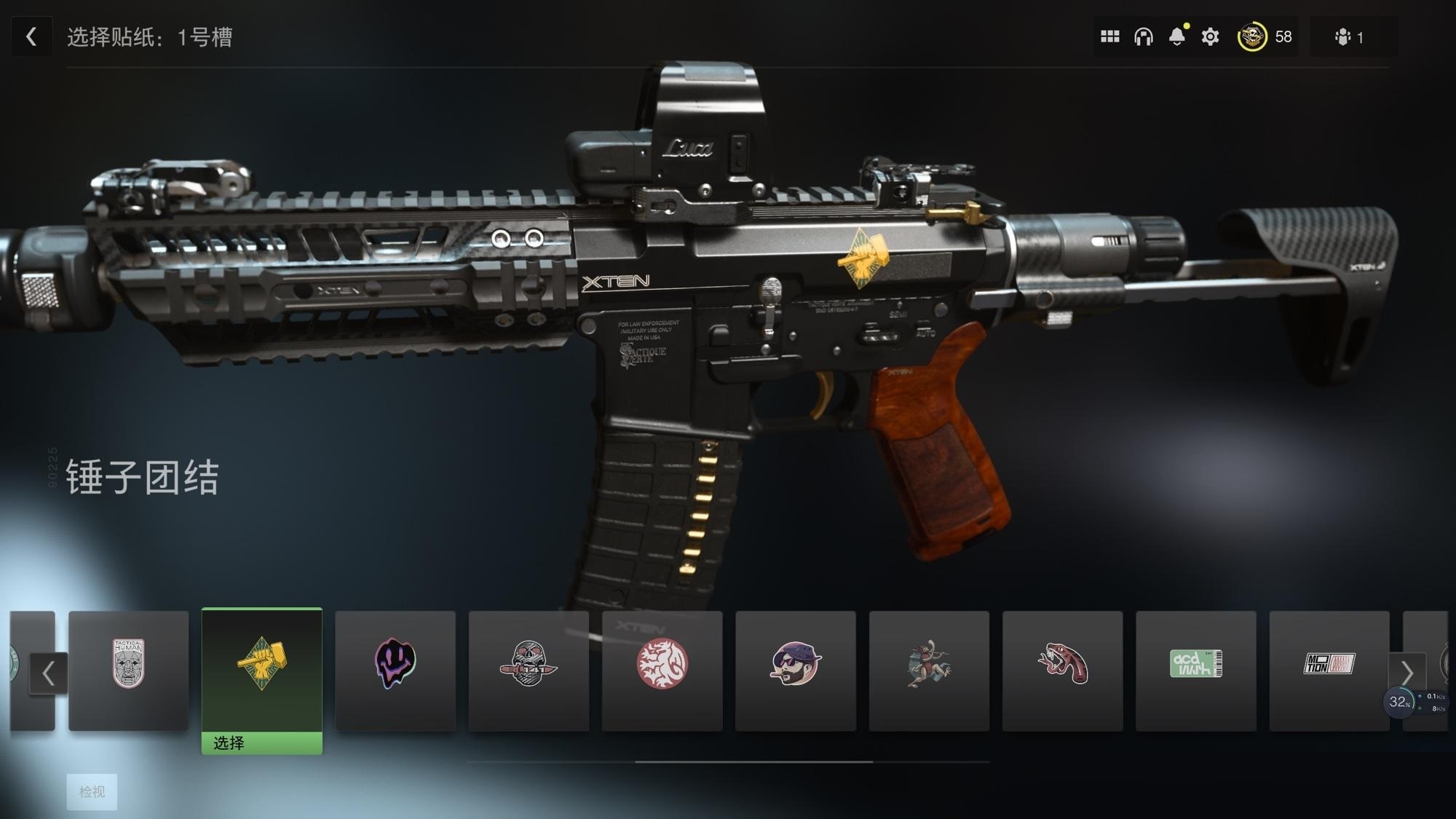Click the connection ping indicator showing 32ms
1456x819 pixels.
click(x=1398, y=701)
